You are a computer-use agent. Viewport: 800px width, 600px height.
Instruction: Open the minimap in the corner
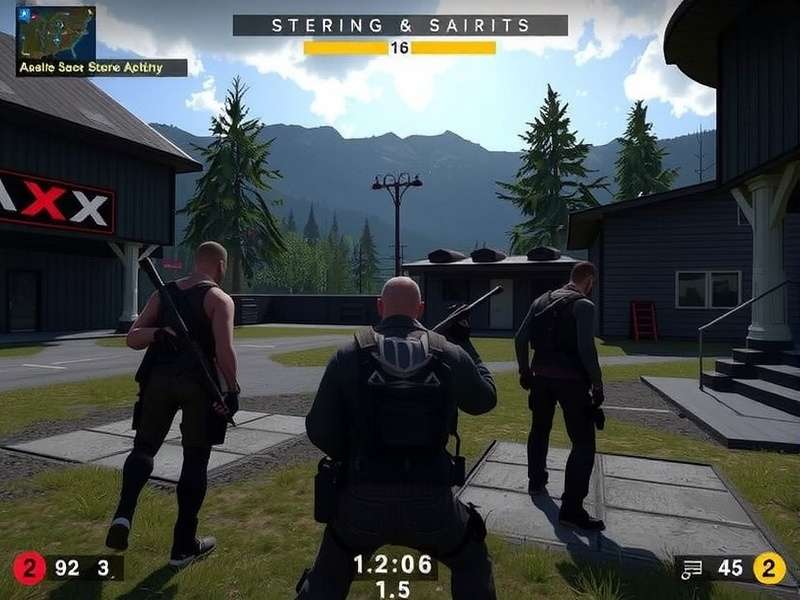point(56,32)
